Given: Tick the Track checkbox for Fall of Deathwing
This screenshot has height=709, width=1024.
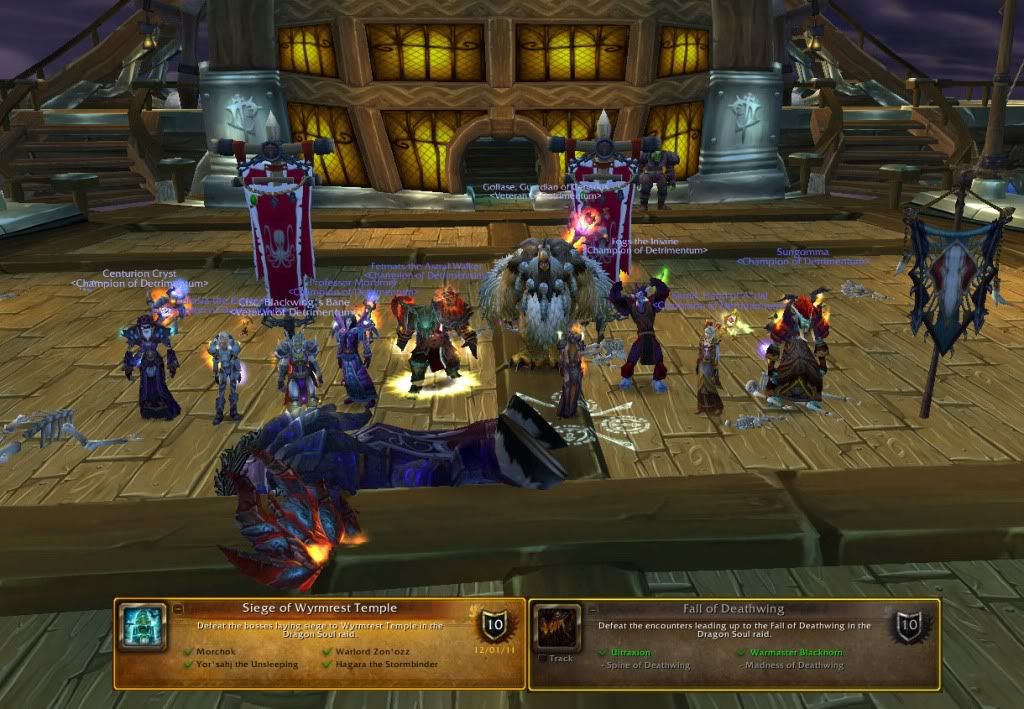Looking at the screenshot, I should [x=540, y=658].
